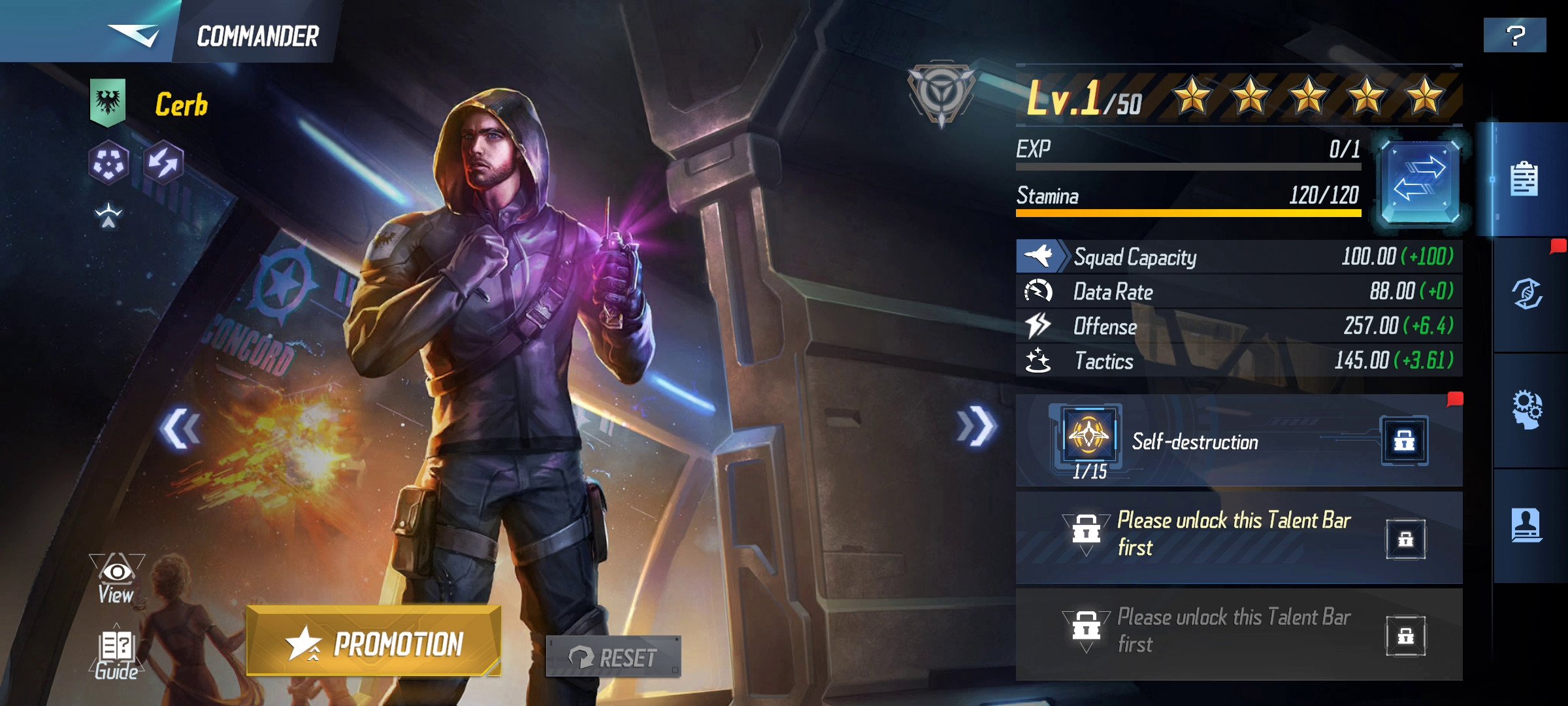Tap the hexagonal trait icon with circular dots
Image resolution: width=1568 pixels, height=706 pixels.
point(108,162)
